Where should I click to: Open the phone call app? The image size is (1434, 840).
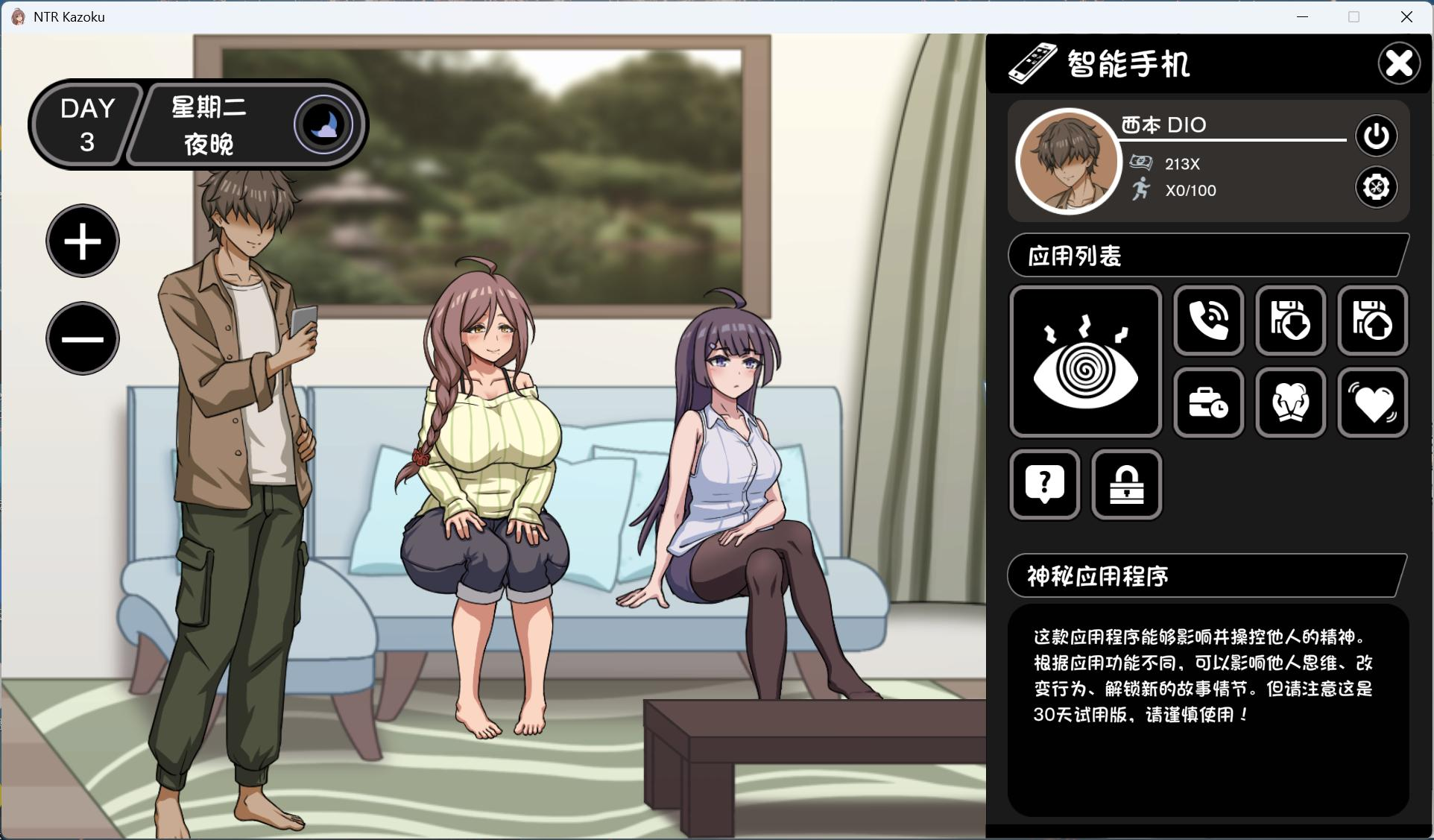pyautogui.click(x=1207, y=320)
